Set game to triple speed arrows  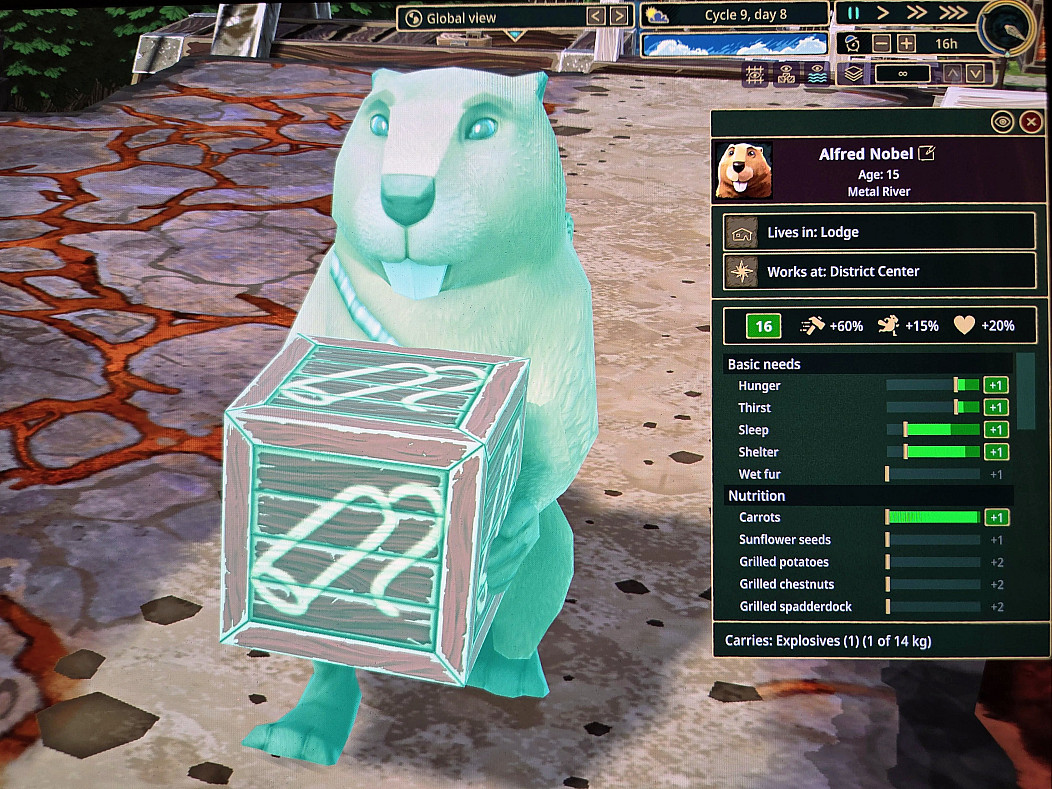point(953,14)
